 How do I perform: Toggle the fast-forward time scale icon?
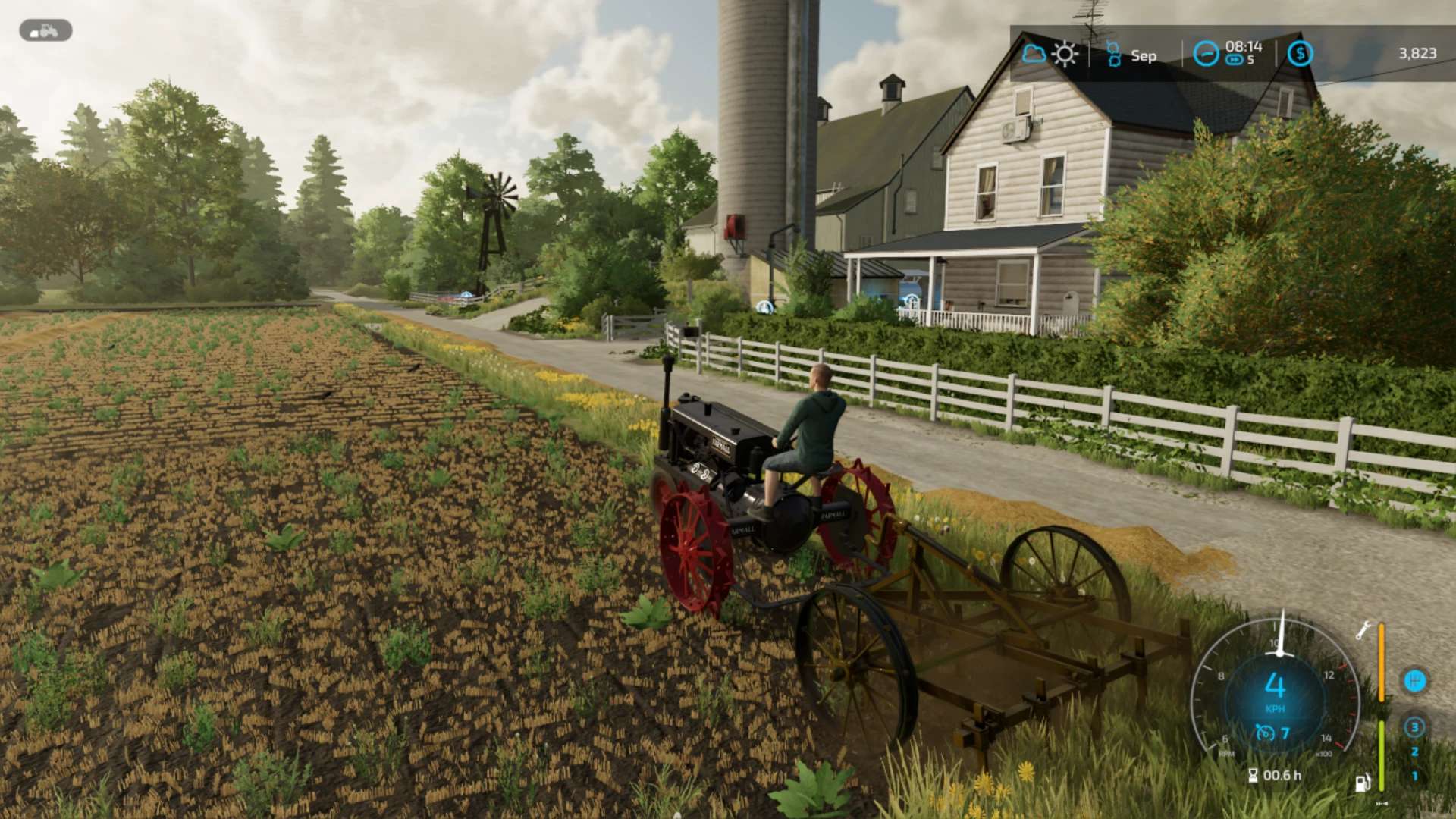pos(1234,61)
